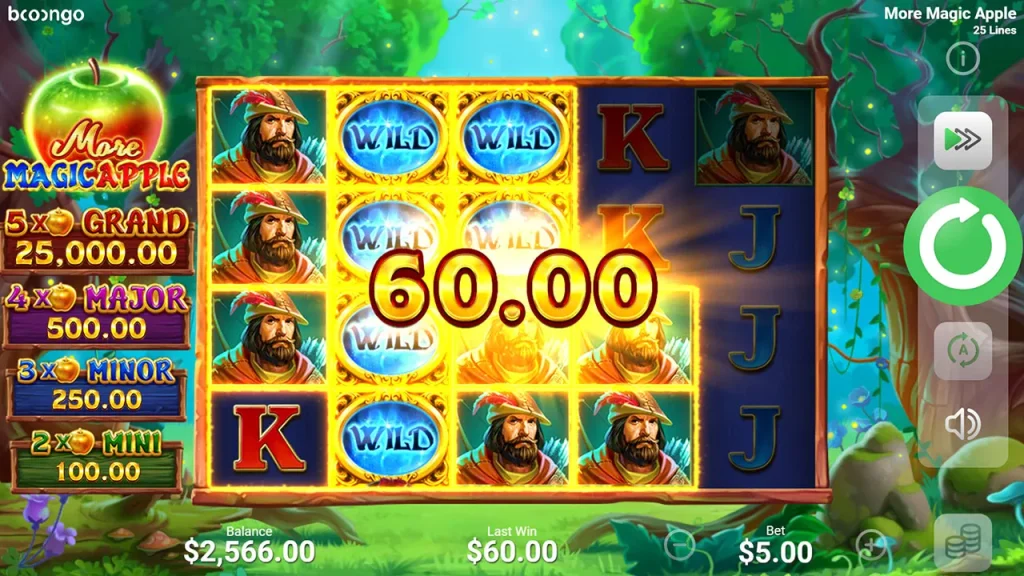The image size is (1024, 576).
Task: Open the game info screen
Action: coord(963,59)
